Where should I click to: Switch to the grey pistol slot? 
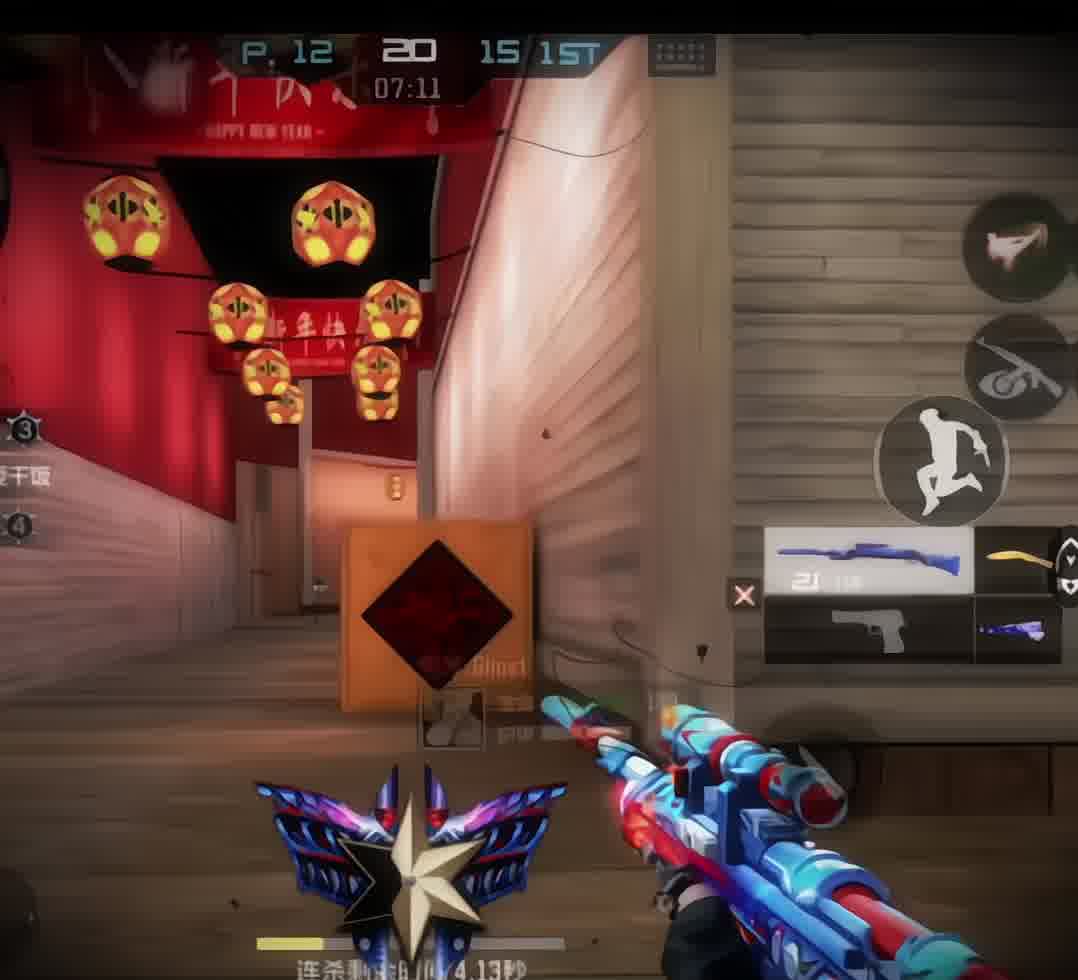[x=868, y=630]
